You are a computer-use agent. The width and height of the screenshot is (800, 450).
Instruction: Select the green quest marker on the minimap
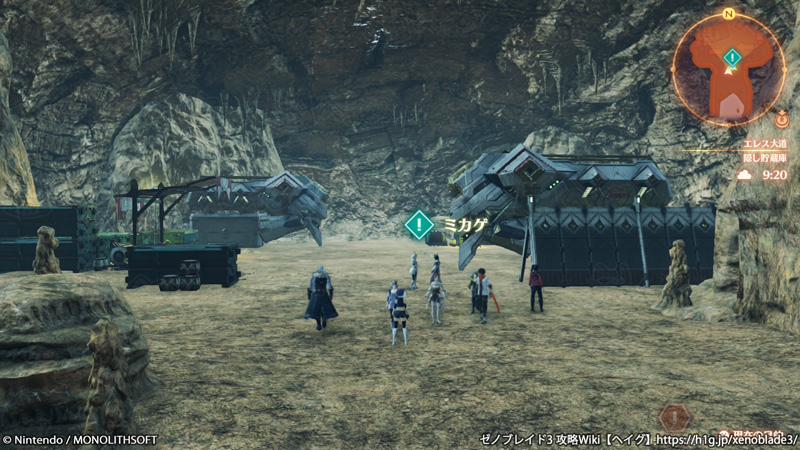tap(733, 57)
